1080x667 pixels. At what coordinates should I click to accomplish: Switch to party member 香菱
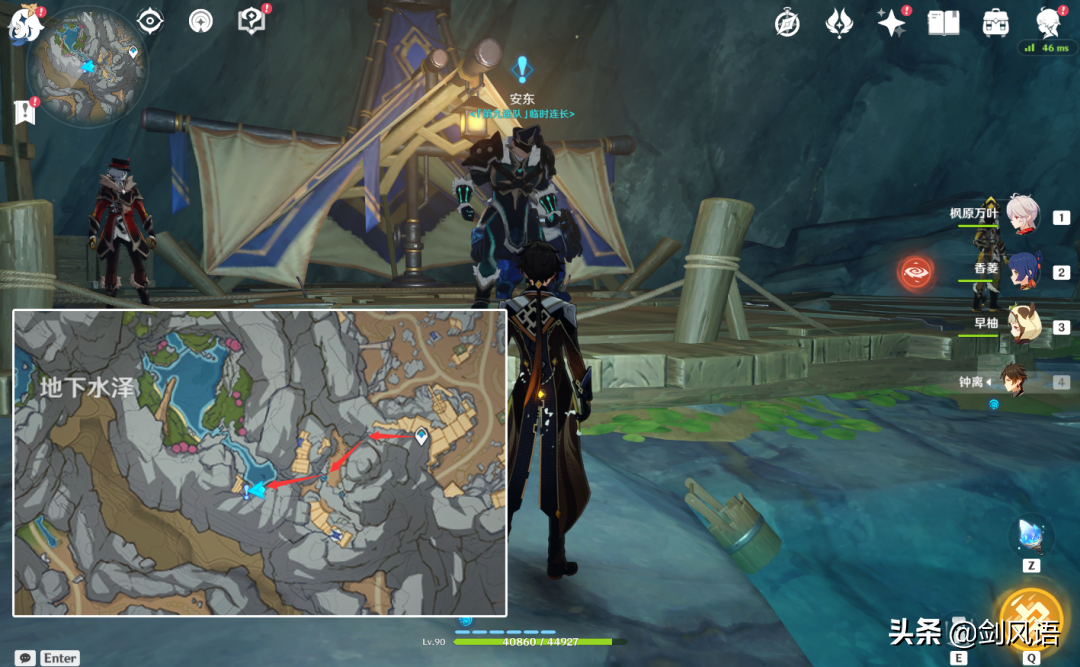coord(1022,270)
